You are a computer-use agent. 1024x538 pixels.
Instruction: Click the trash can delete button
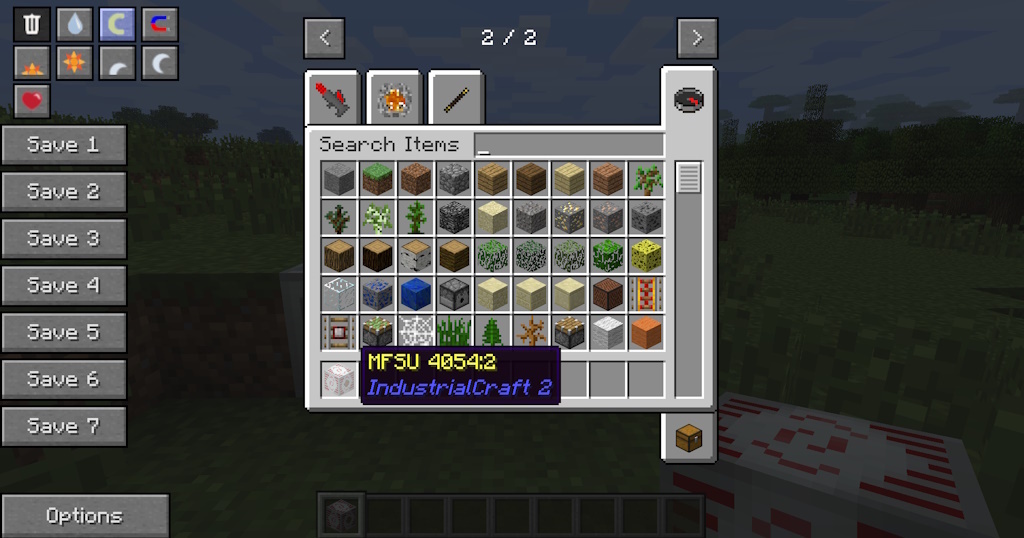point(32,23)
